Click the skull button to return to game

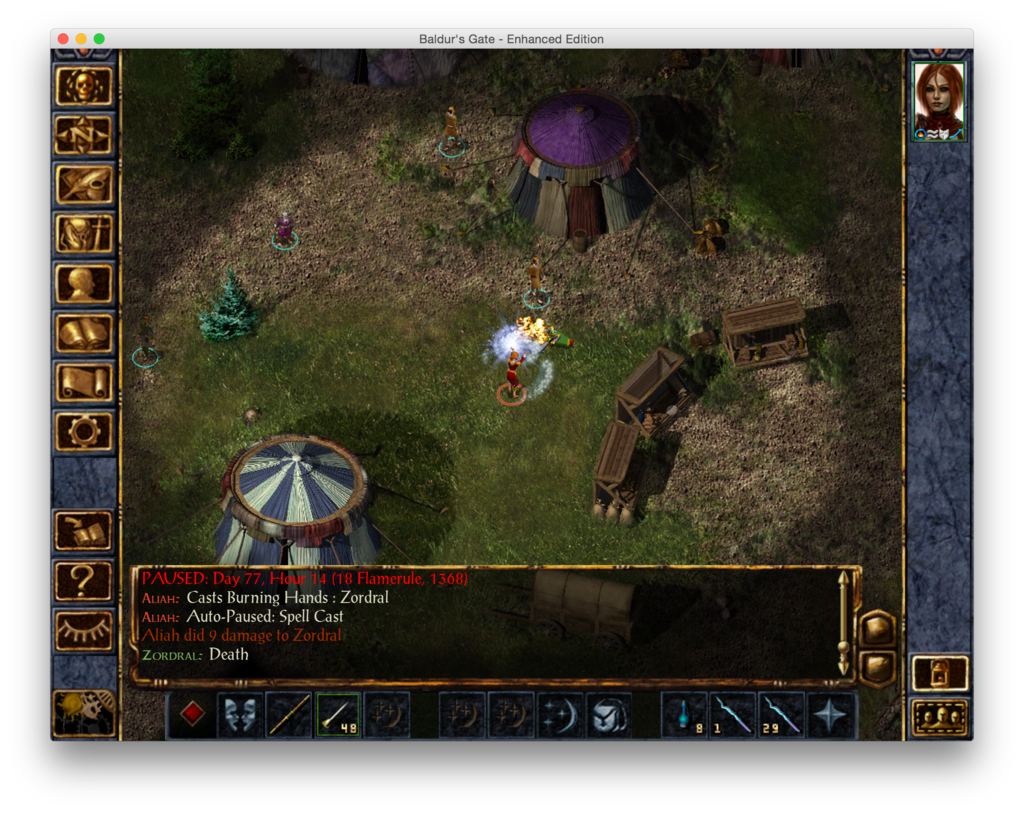coord(84,86)
